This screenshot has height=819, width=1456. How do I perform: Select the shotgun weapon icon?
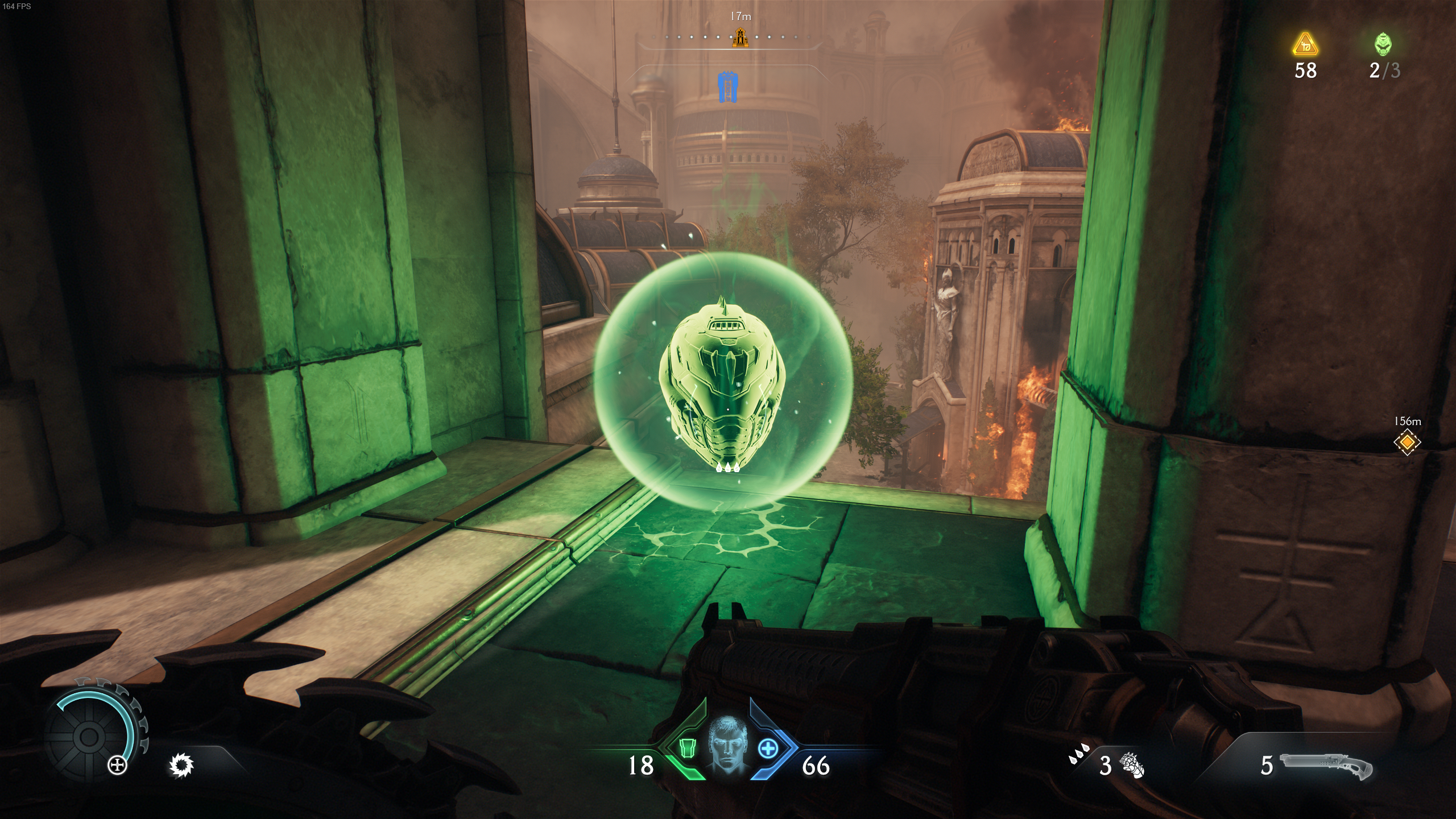tap(1326, 766)
